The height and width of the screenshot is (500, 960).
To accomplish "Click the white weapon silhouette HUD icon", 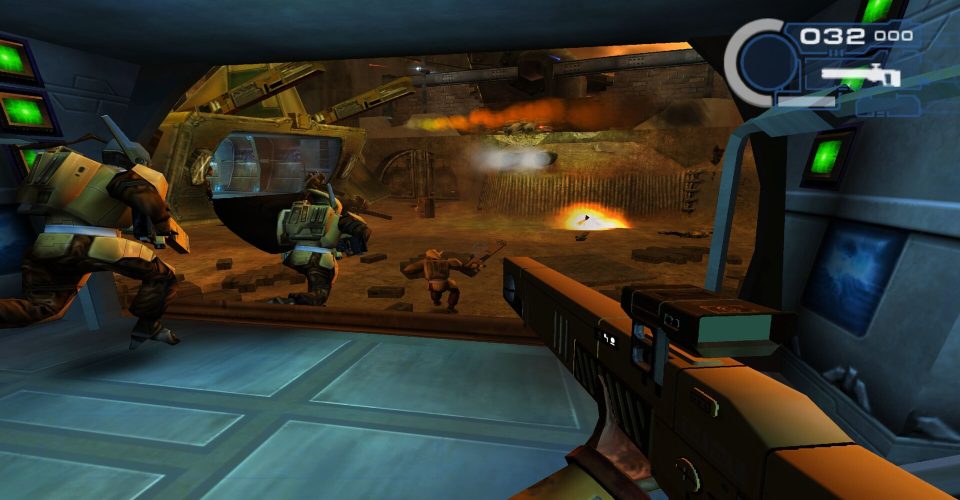I will [860, 73].
